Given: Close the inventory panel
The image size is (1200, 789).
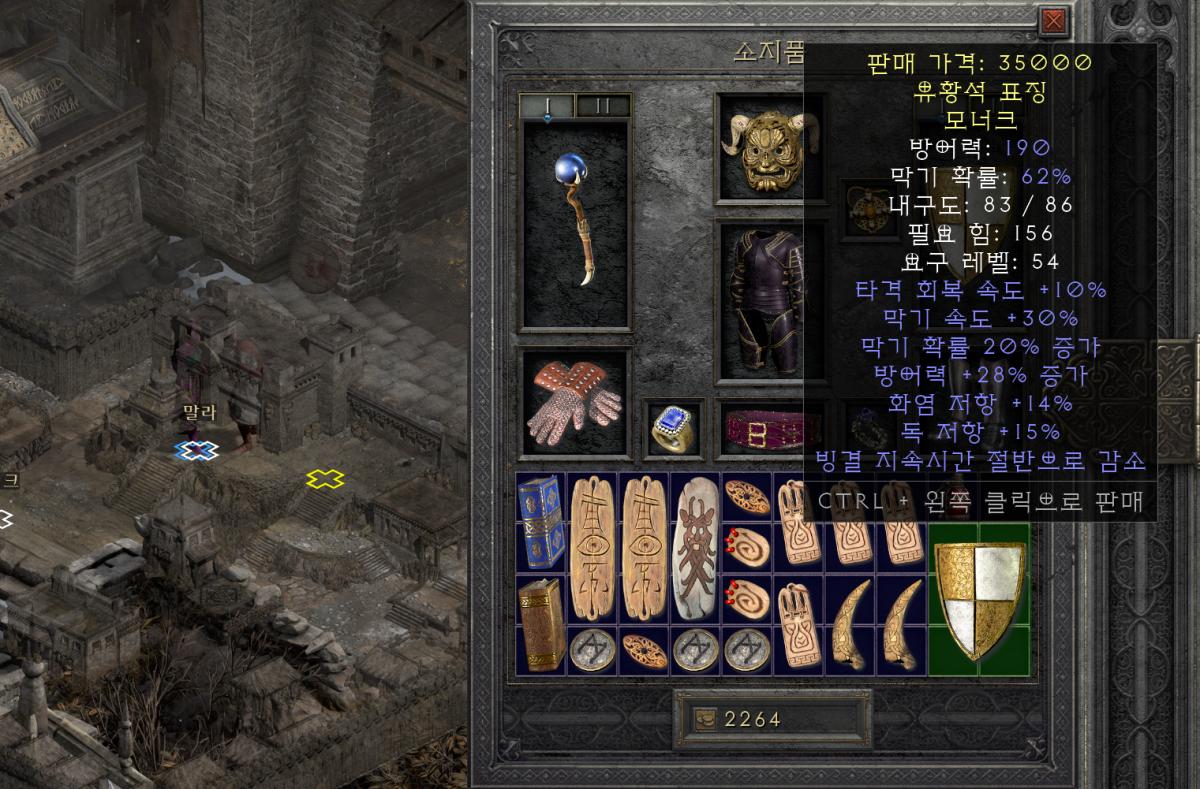Looking at the screenshot, I should 1052,21.
